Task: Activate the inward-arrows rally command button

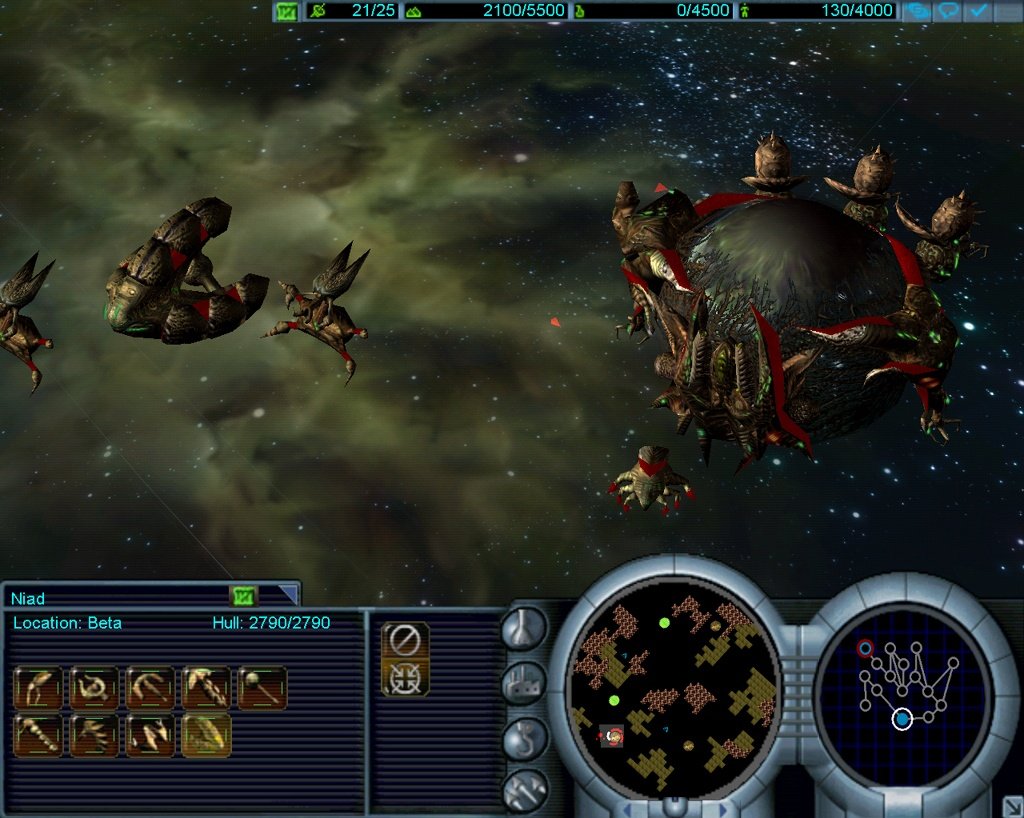Action: click(405, 679)
